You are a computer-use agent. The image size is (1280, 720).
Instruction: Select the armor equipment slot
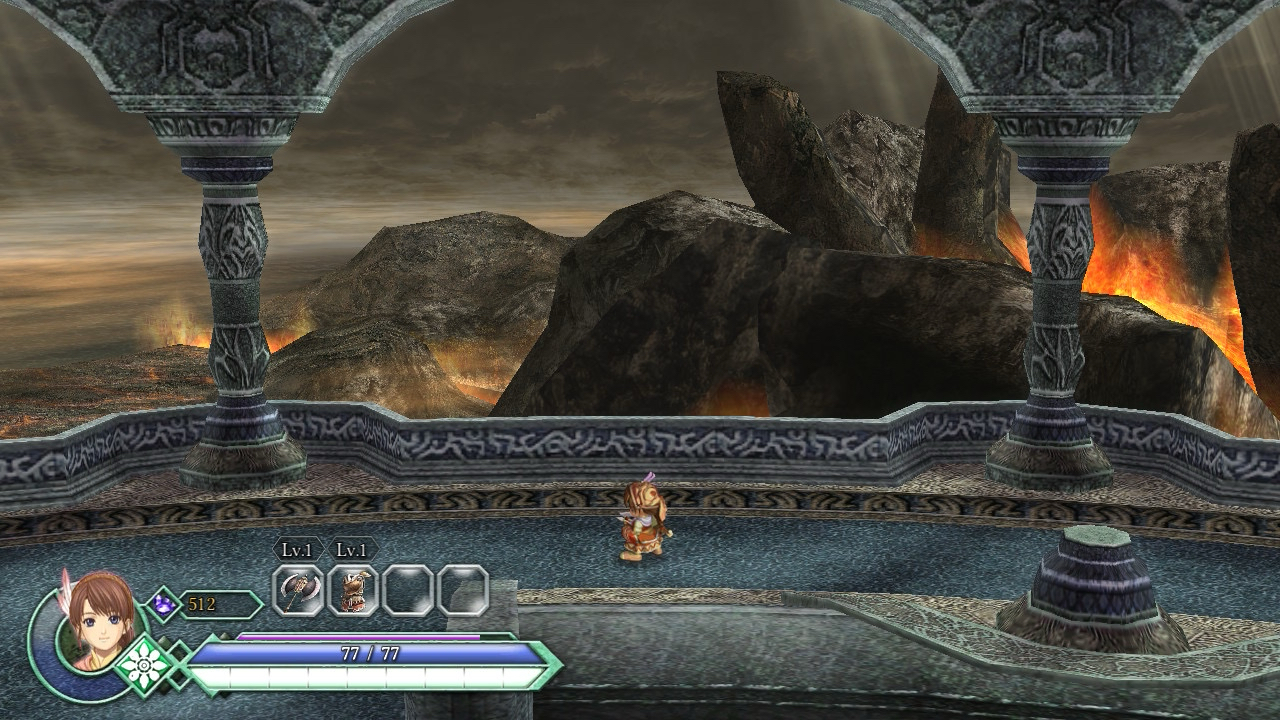(x=353, y=590)
